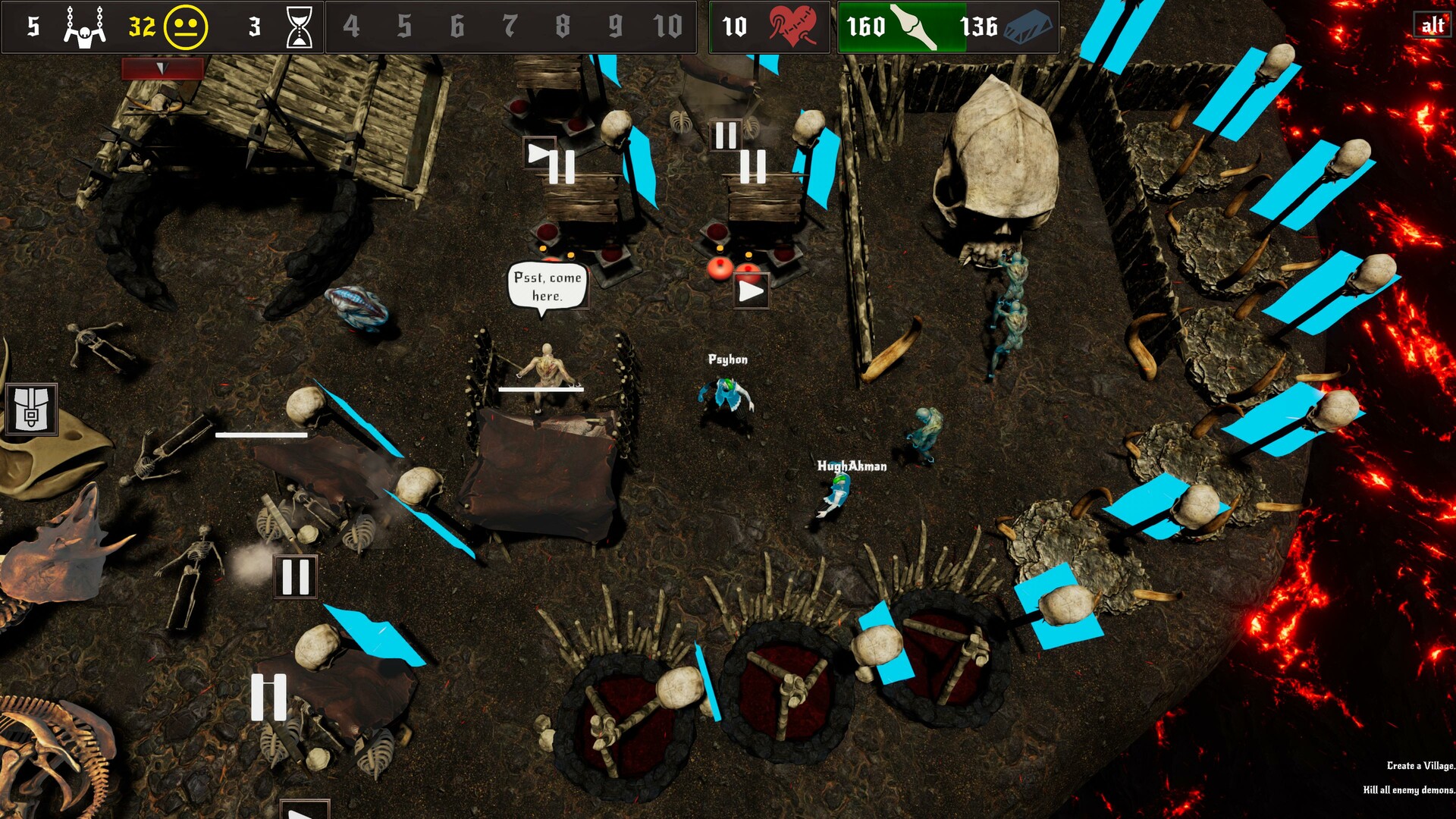Select wave number 4 in the top bar

(351, 25)
